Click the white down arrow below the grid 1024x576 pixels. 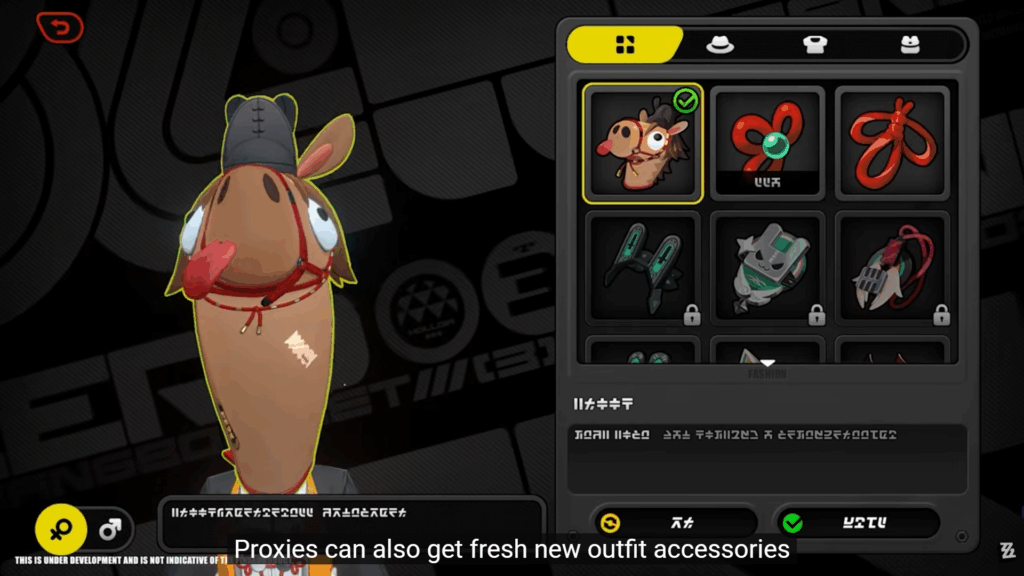click(767, 364)
